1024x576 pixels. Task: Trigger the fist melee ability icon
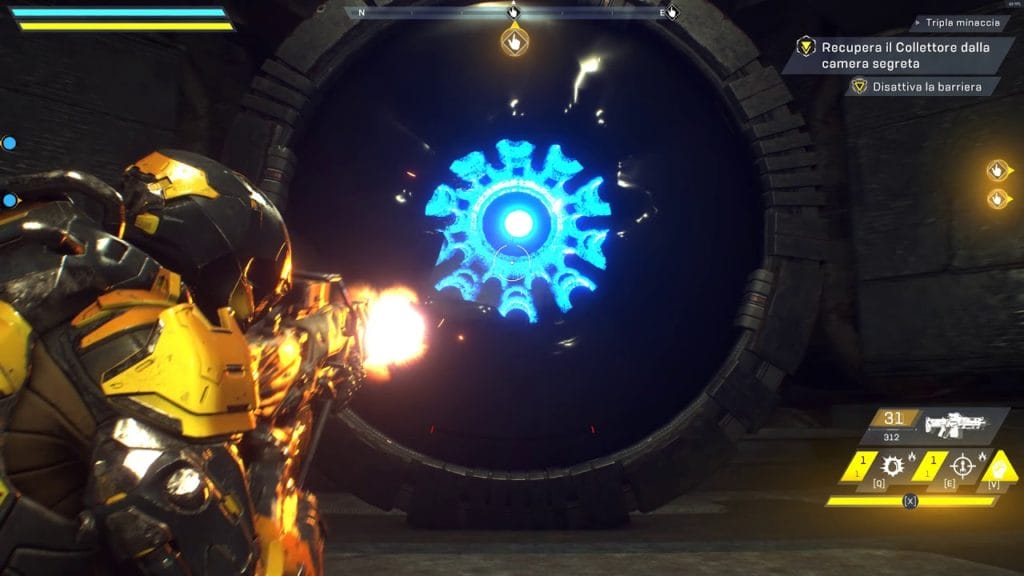tap(998, 466)
